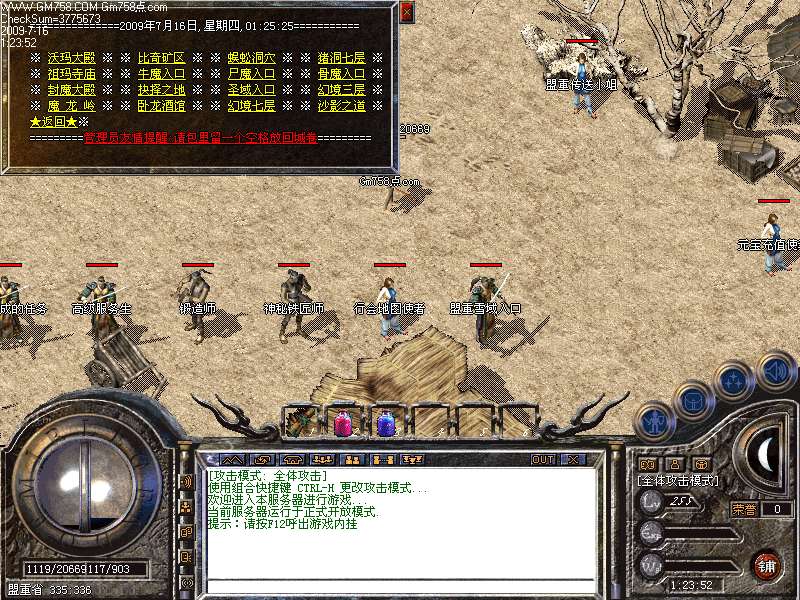Go to 猪洞七层
This screenshot has width=800, height=600.
[x=341, y=58]
